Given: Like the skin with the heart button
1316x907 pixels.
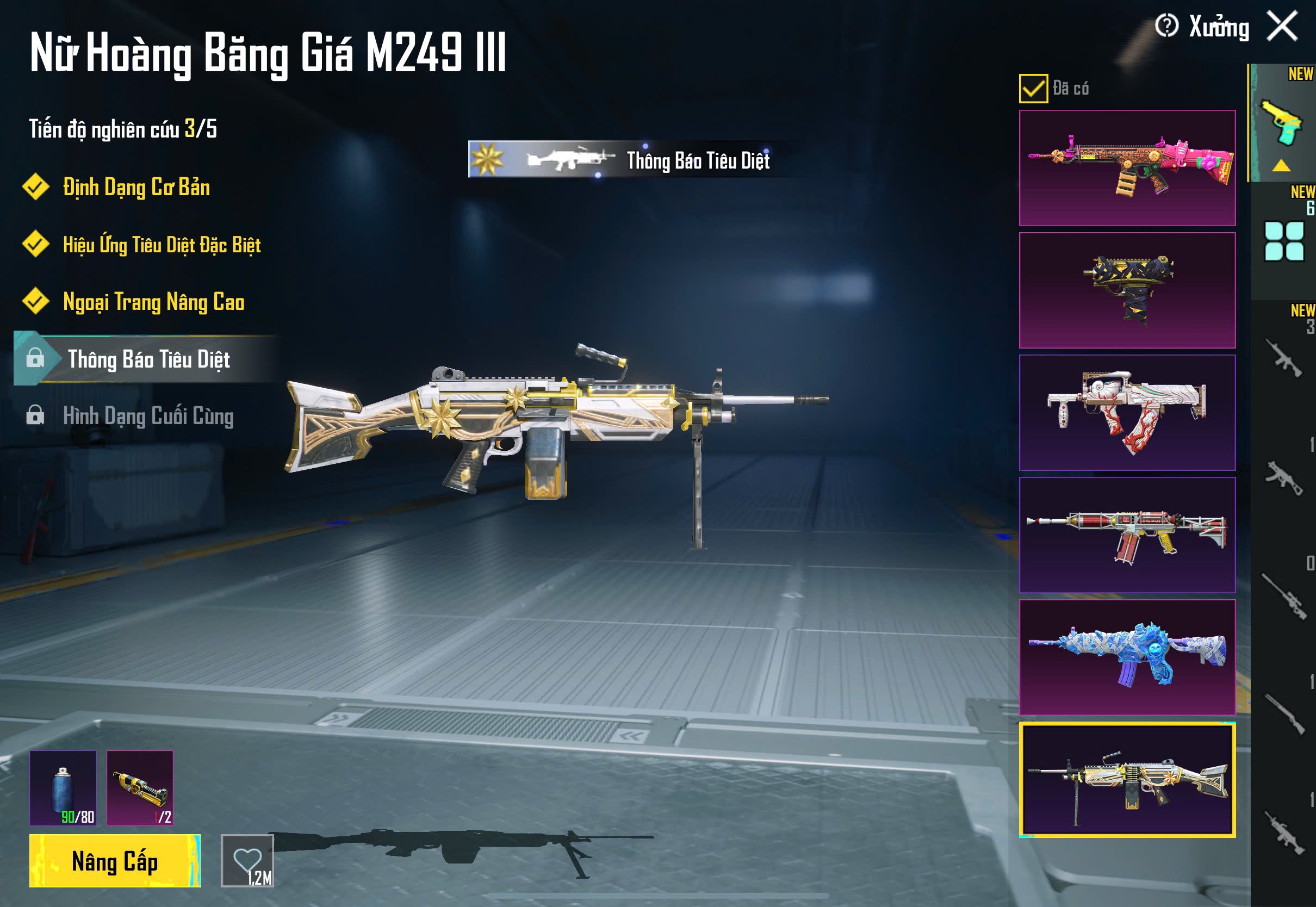Looking at the screenshot, I should [247, 861].
